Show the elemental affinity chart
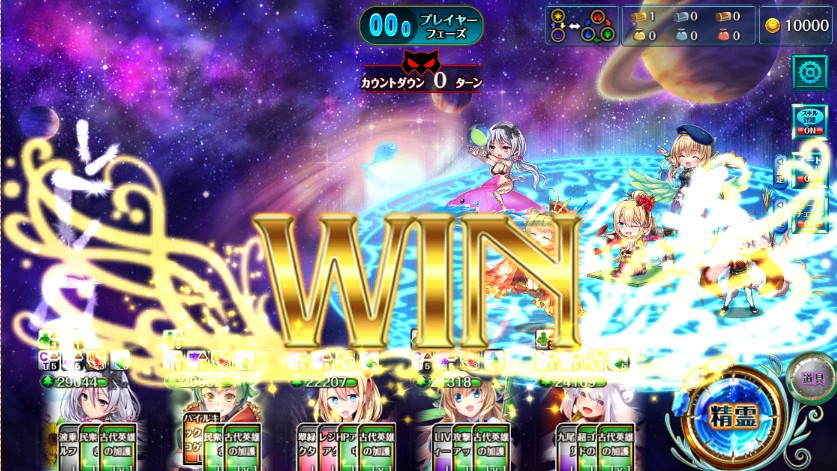This screenshot has width=837, height=471. 580,25
